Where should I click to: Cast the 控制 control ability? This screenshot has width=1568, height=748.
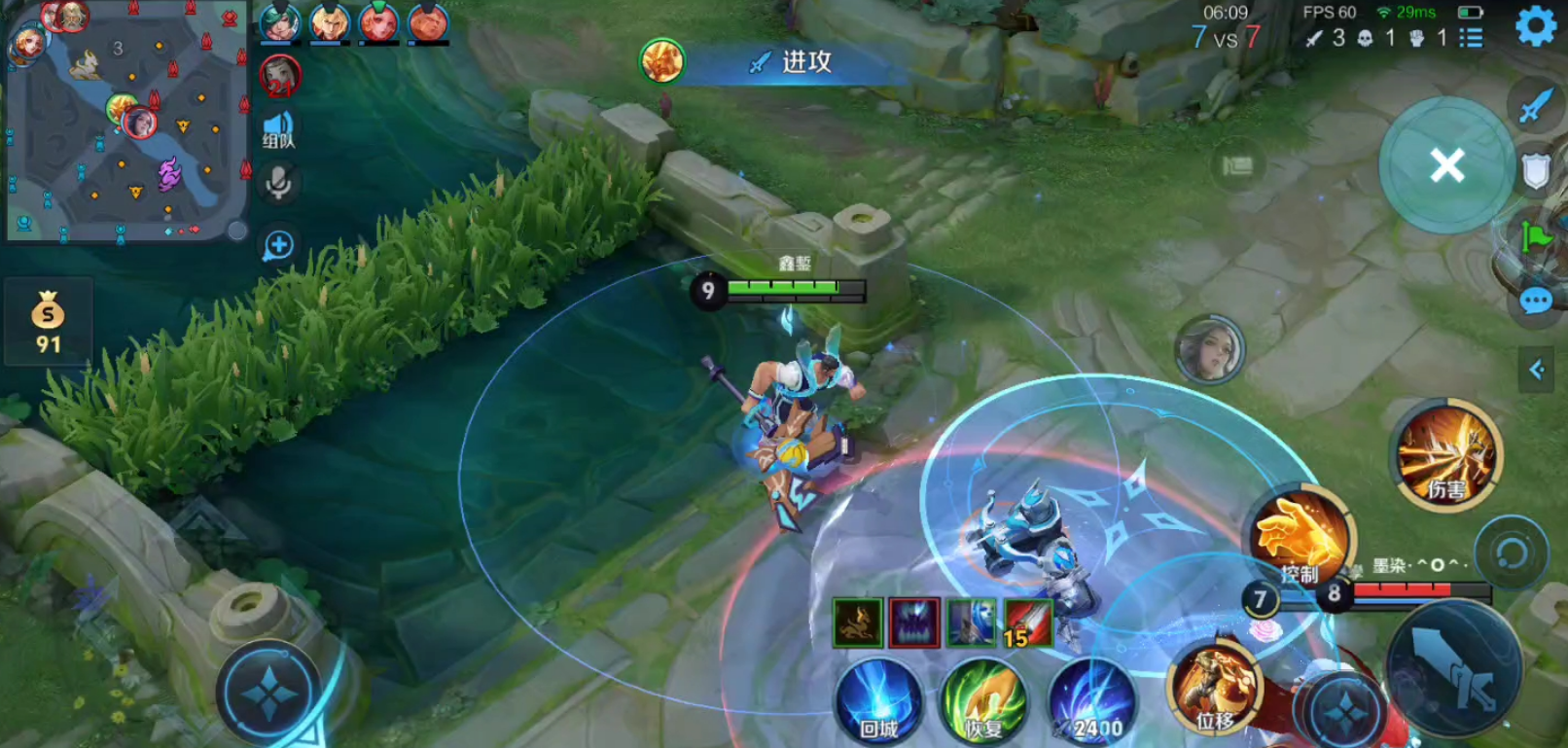(1301, 538)
